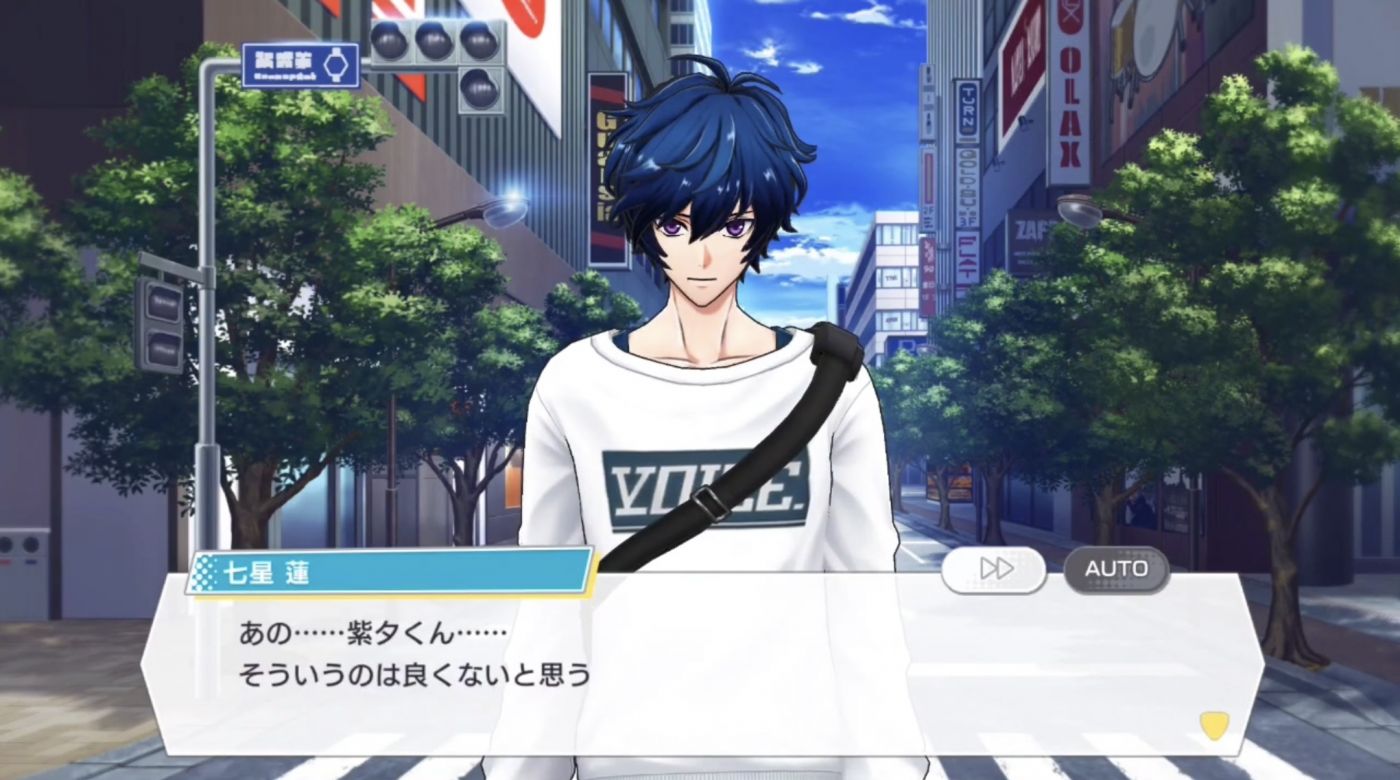
Task: Toggle the AUTO dialogue mode
Action: click(x=1116, y=569)
